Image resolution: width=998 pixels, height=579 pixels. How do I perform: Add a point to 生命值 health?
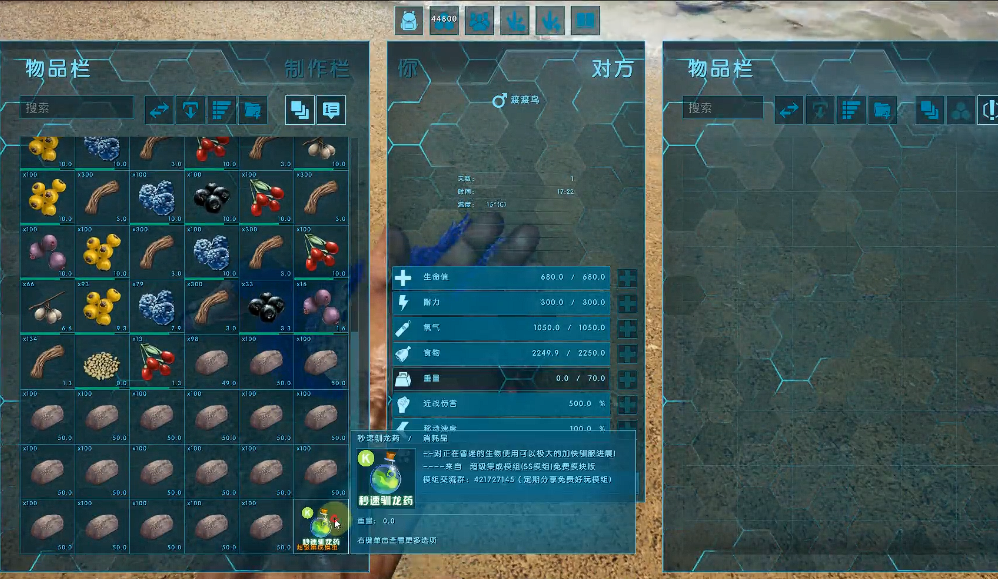[x=627, y=278]
